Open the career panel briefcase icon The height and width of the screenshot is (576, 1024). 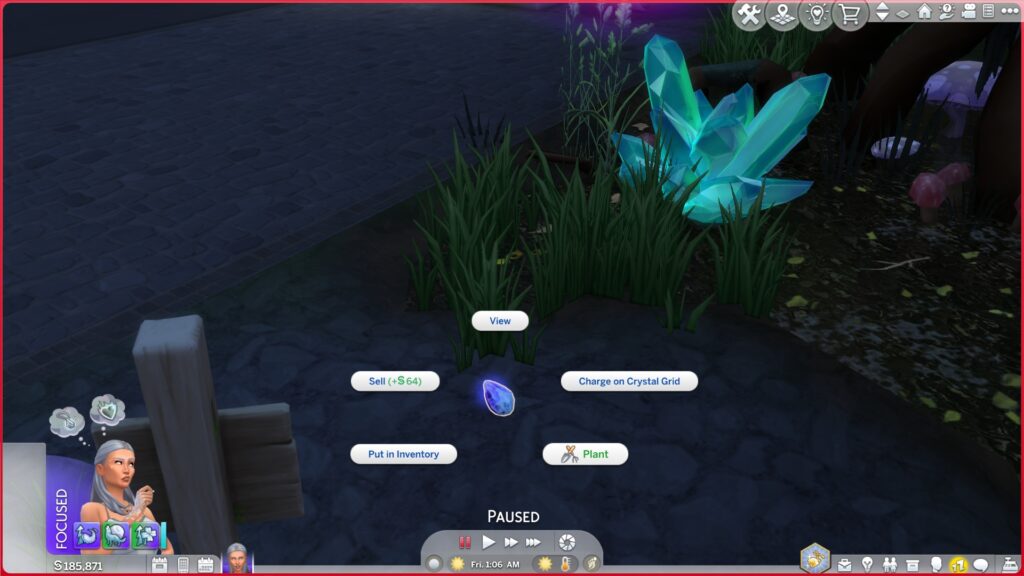pos(845,565)
